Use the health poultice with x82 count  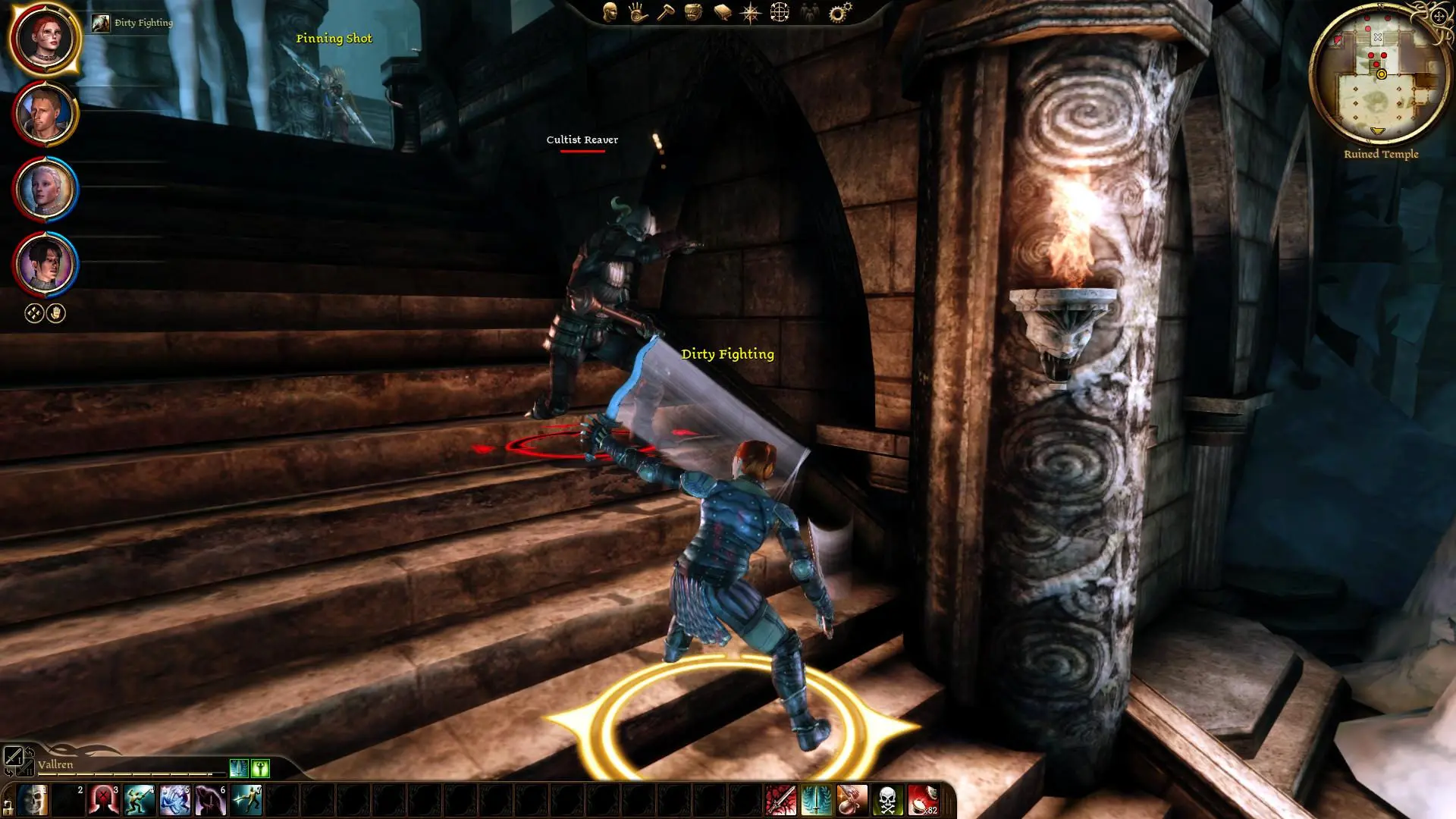coord(923,800)
